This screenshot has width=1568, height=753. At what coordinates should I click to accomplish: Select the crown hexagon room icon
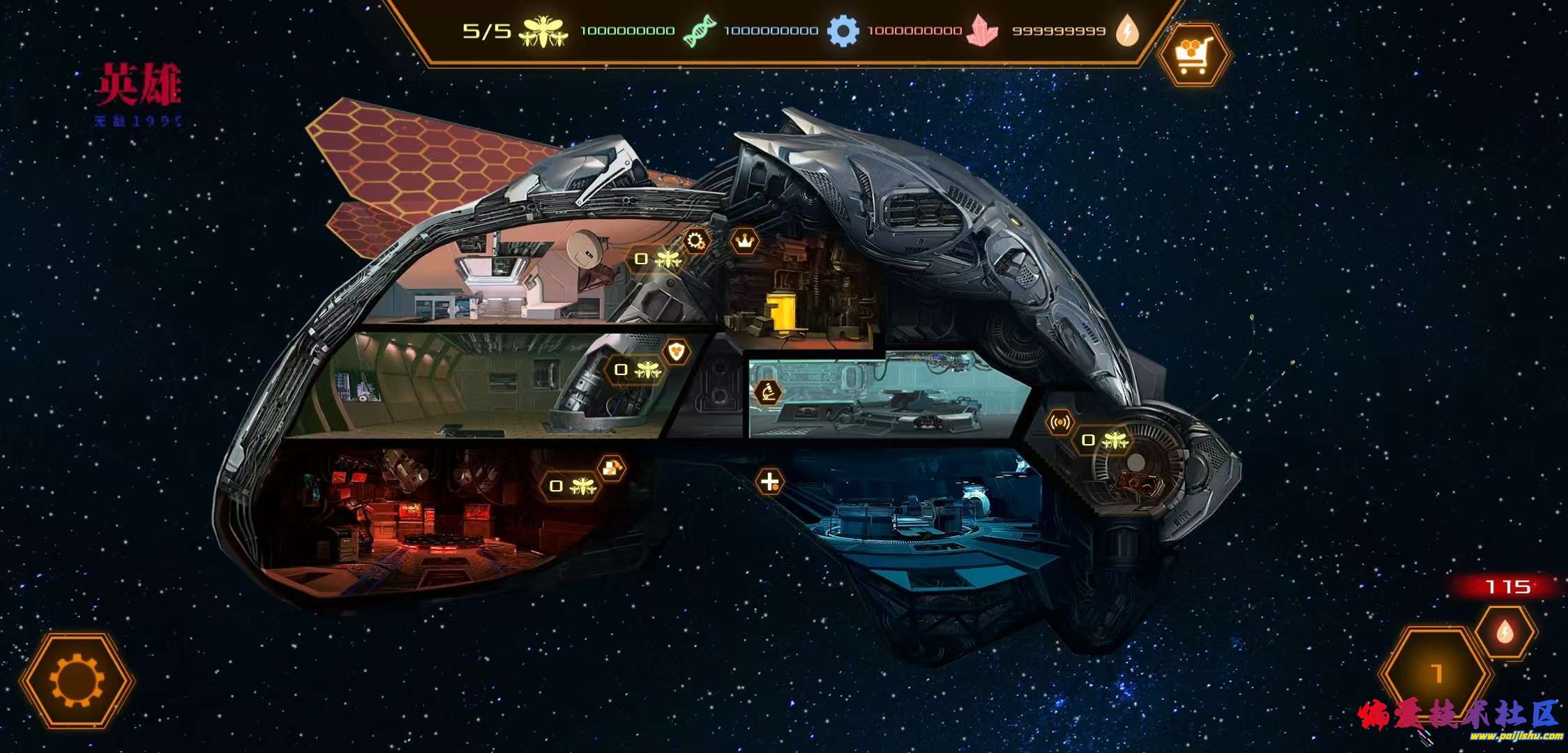(745, 242)
